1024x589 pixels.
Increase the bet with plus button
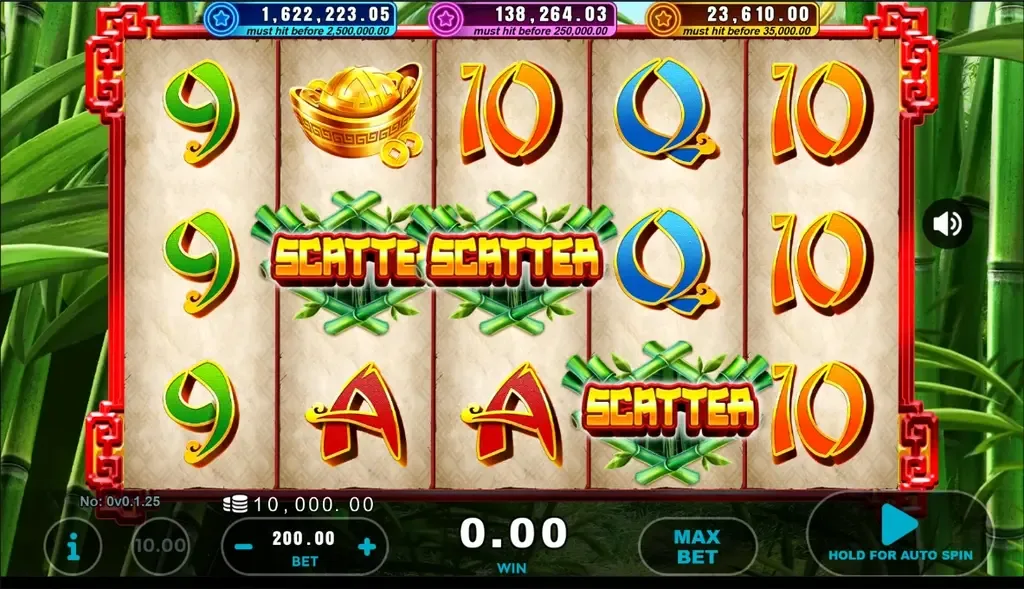coord(367,546)
